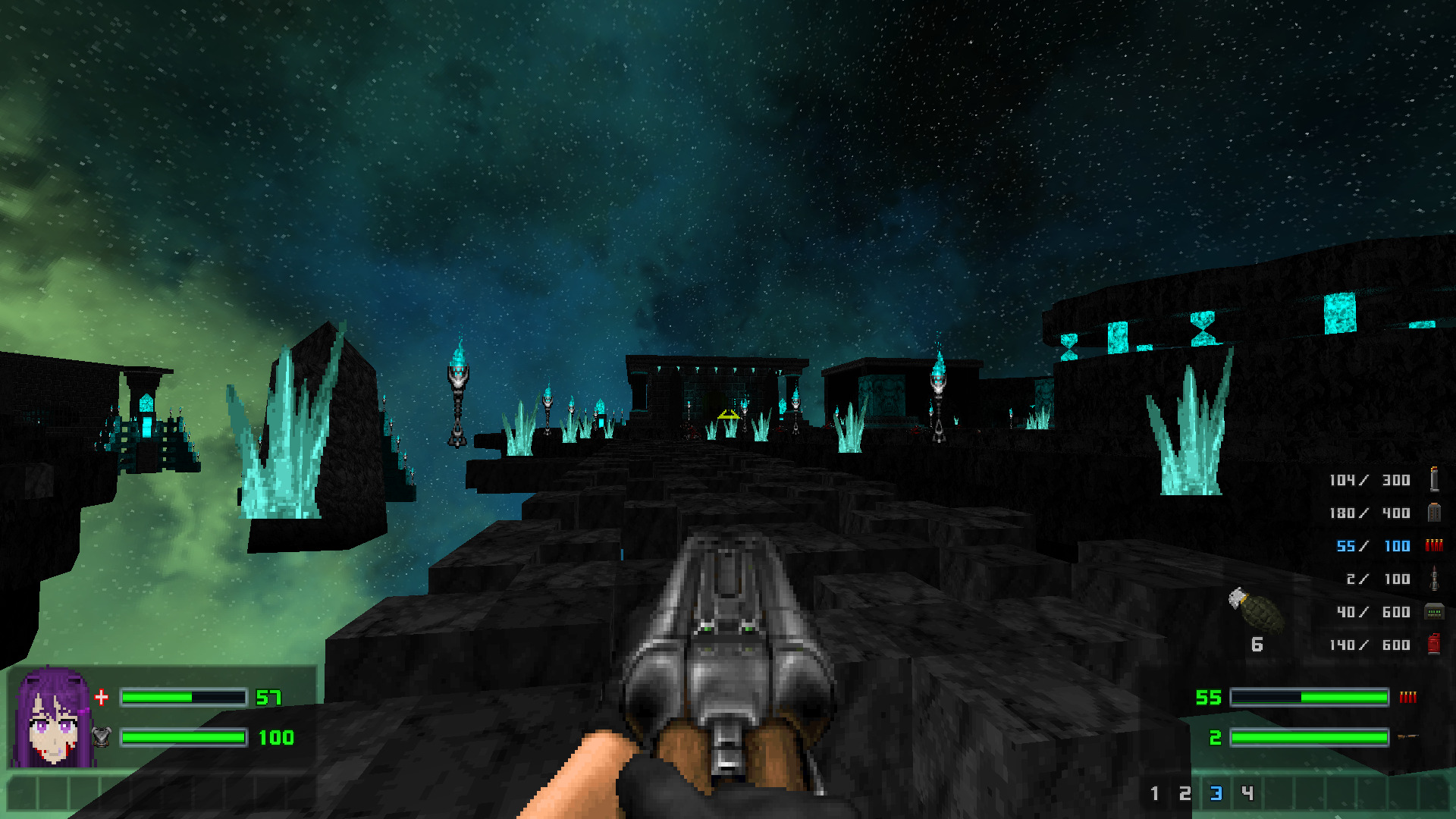
Task: Choose the highlighted weapon slot 3
Action: click(1216, 793)
